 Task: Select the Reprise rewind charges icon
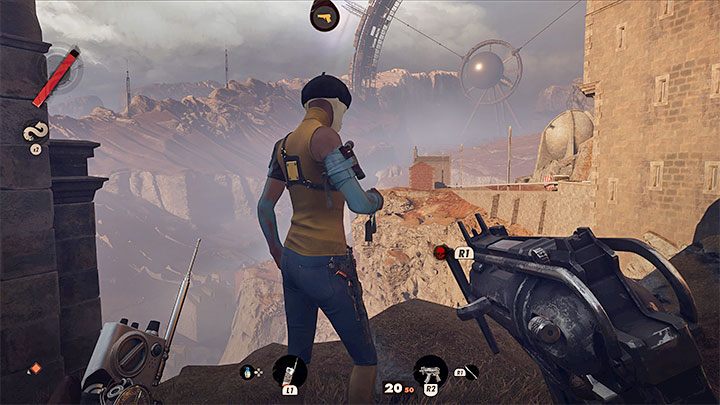[35, 133]
